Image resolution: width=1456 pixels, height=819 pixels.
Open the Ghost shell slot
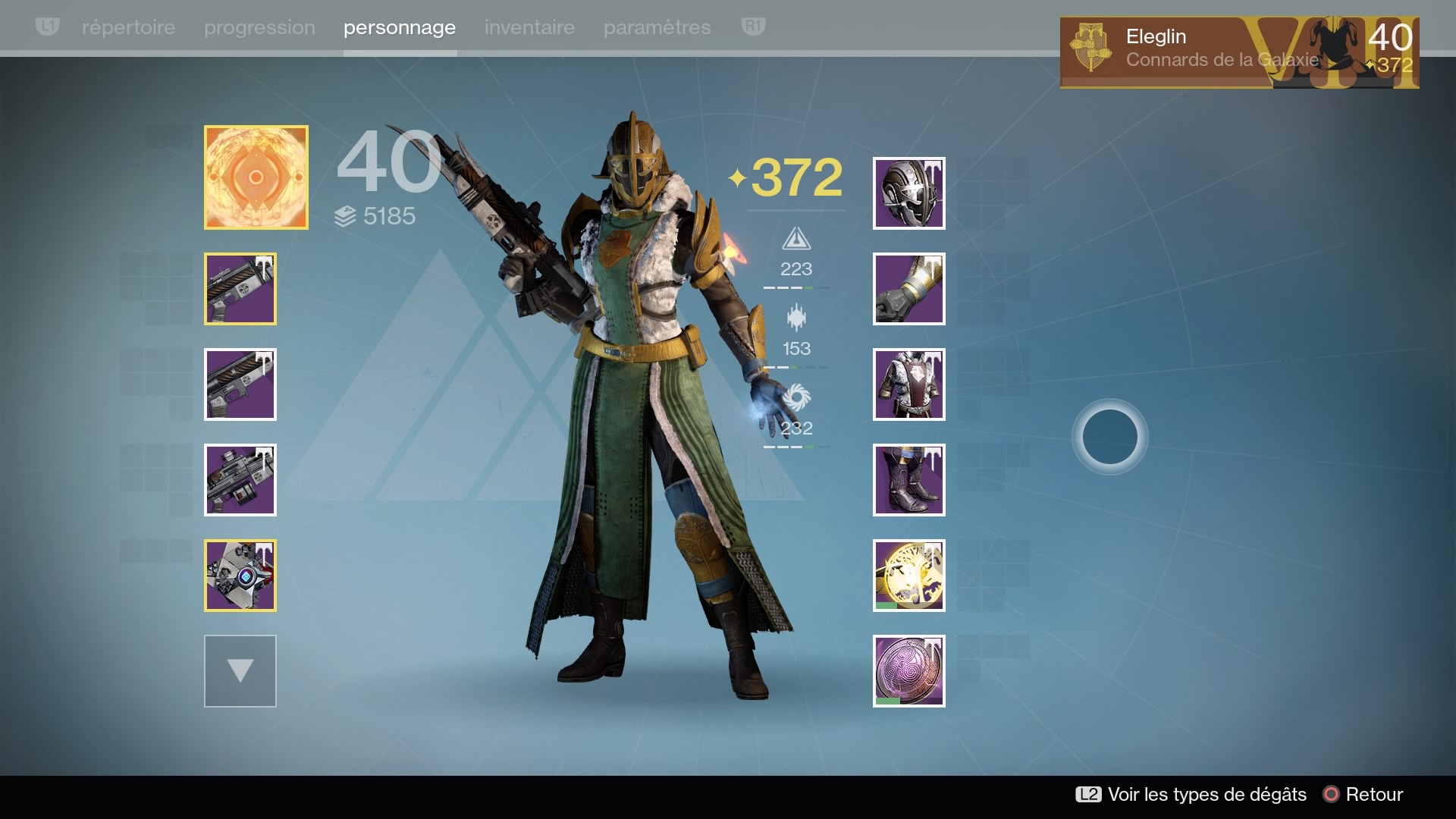[240, 576]
